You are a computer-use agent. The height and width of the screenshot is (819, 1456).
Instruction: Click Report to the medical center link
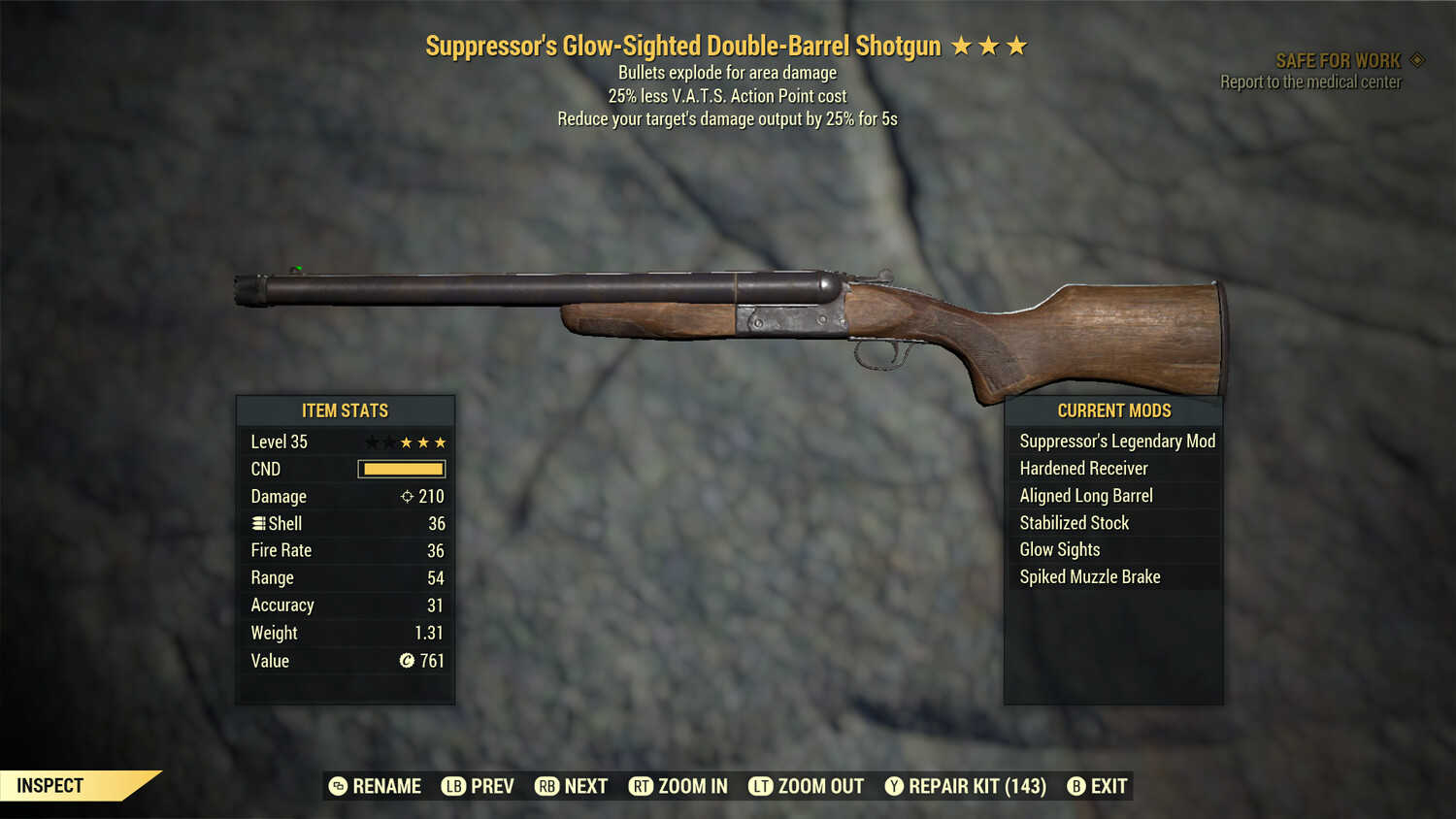[x=1309, y=82]
